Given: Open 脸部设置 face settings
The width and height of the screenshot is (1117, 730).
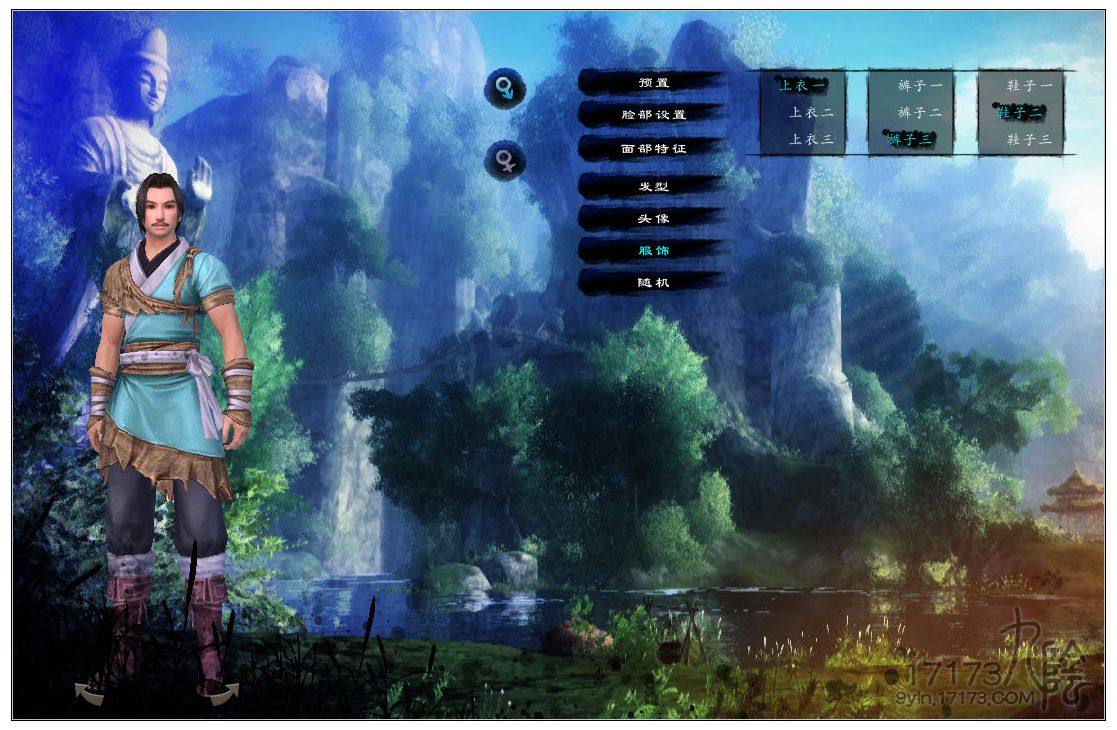Looking at the screenshot, I should 653,115.
